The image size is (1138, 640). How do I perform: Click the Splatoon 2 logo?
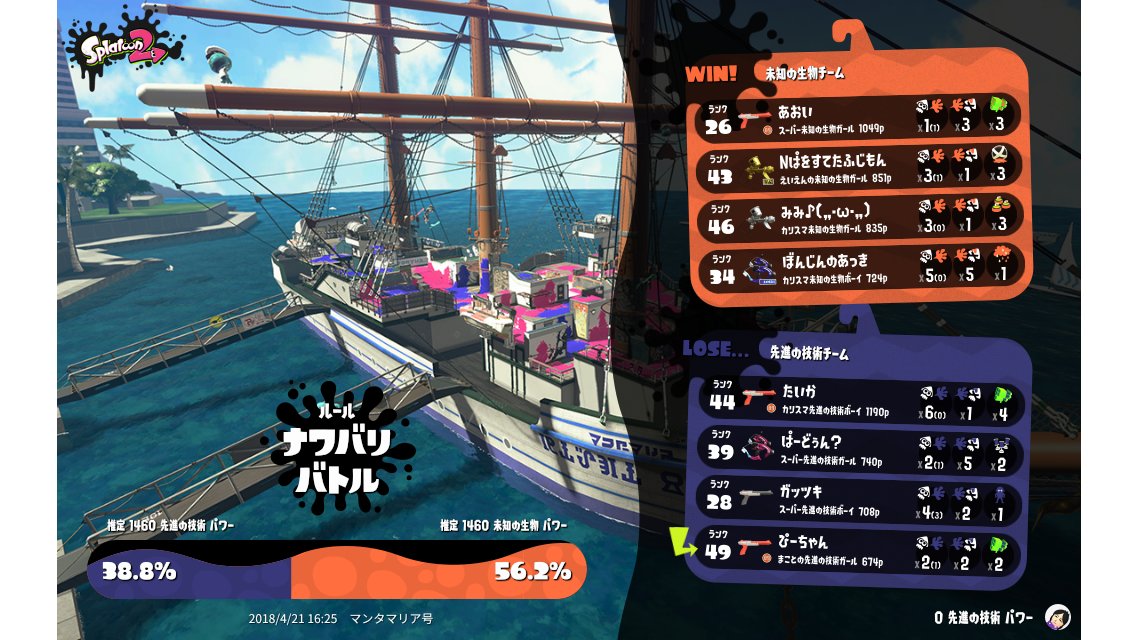(124, 50)
